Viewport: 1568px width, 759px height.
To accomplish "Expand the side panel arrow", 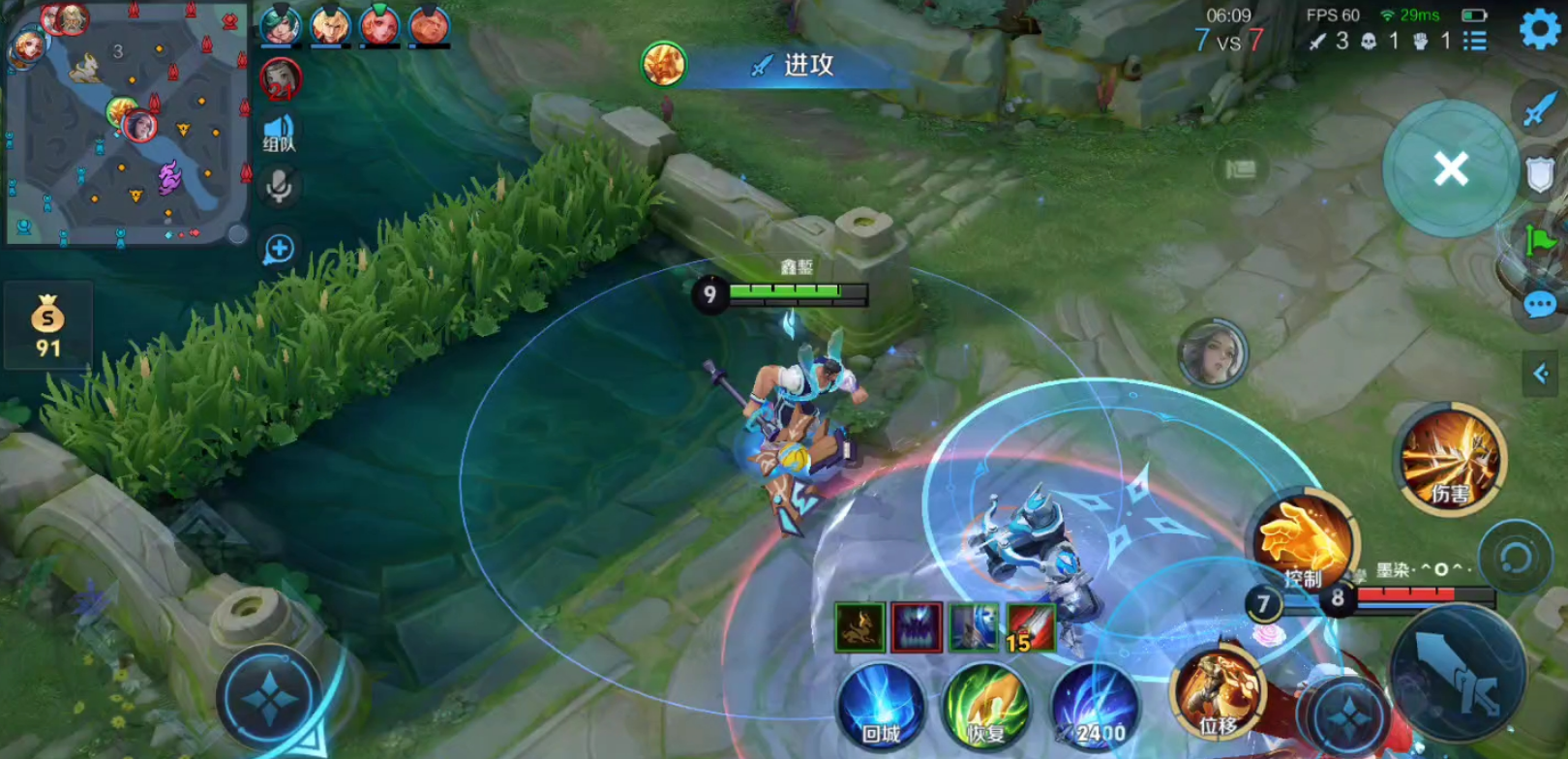I will pos(1540,374).
